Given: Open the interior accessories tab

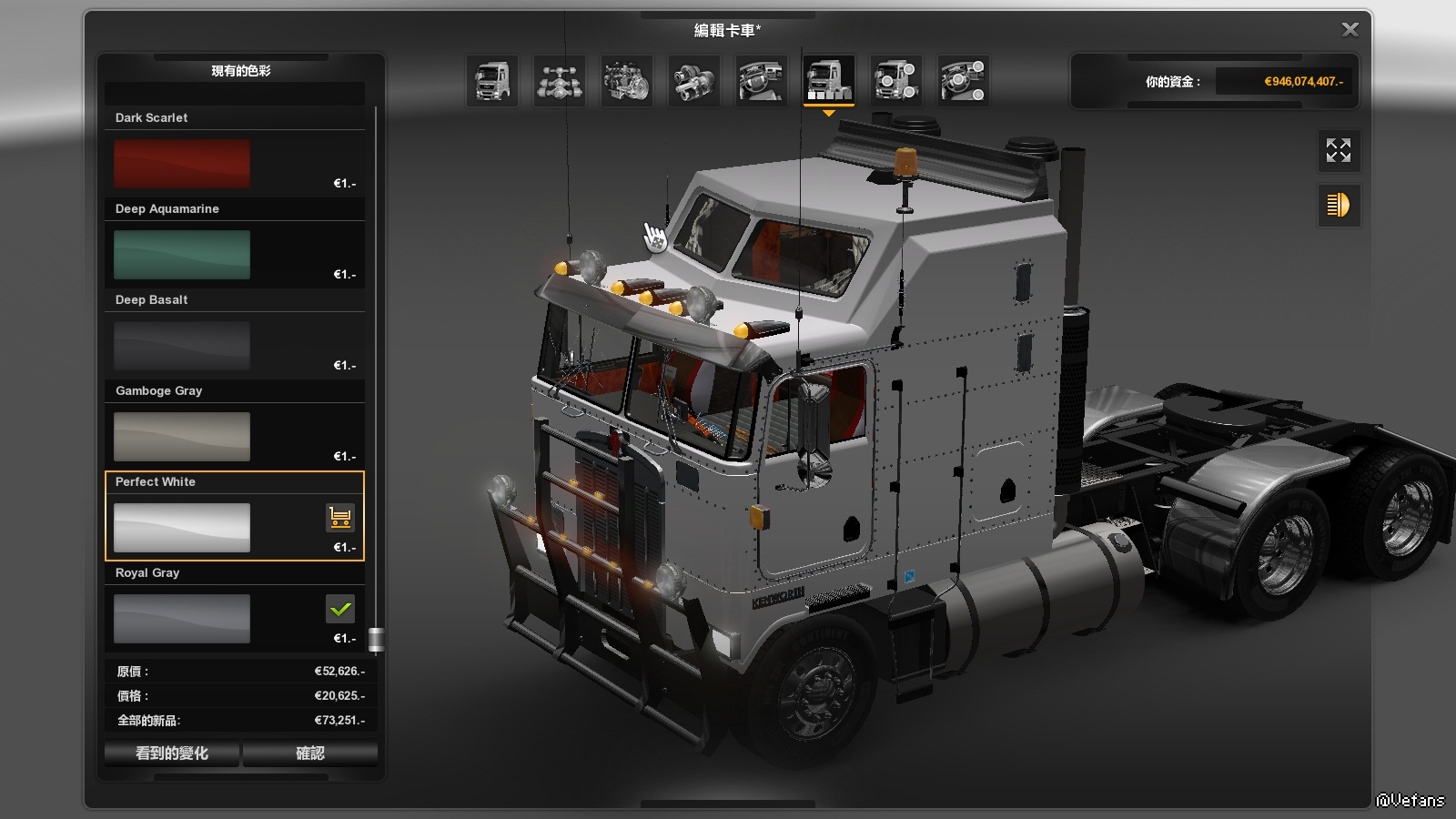Looking at the screenshot, I should [963, 80].
